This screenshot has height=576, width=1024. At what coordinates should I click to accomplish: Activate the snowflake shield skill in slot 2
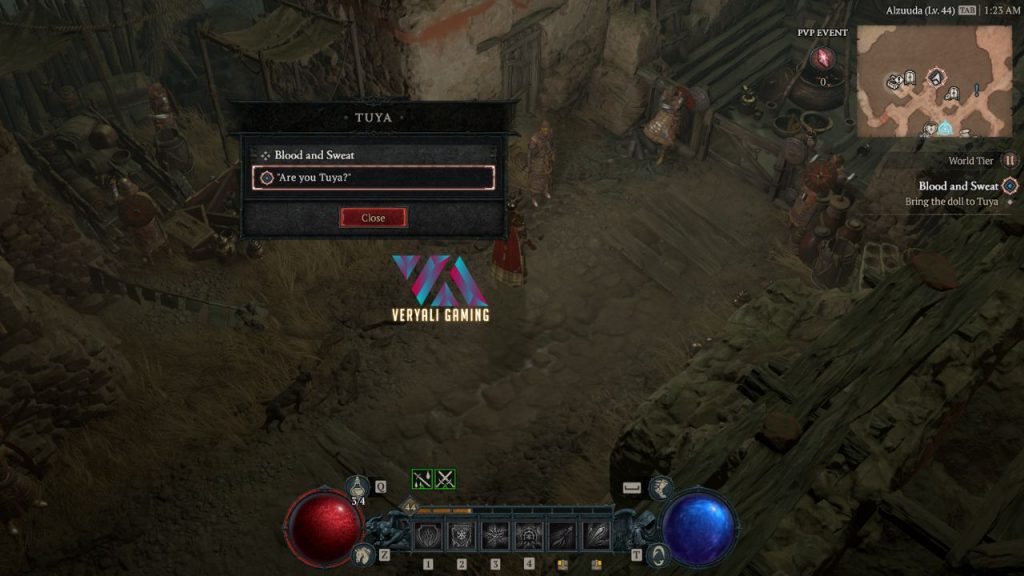pos(462,536)
